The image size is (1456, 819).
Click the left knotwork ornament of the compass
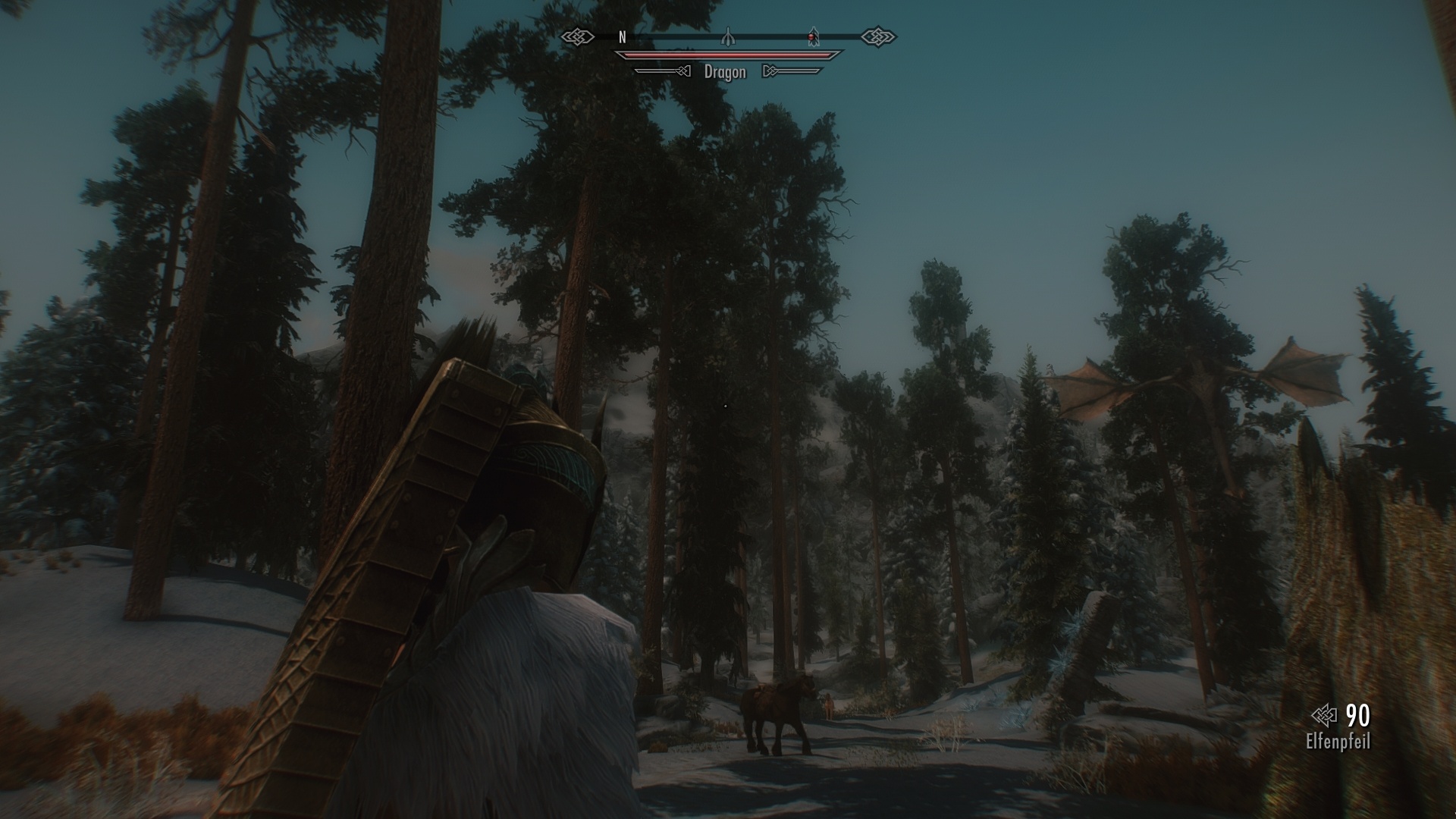pyautogui.click(x=579, y=35)
